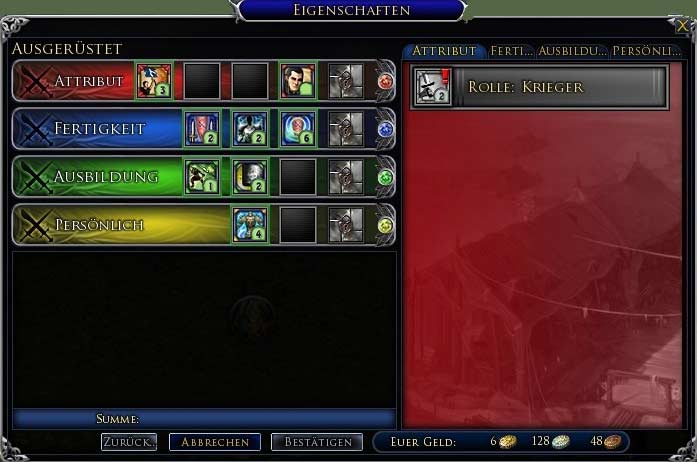Select the man portrait trait in Attribut row

298,81
